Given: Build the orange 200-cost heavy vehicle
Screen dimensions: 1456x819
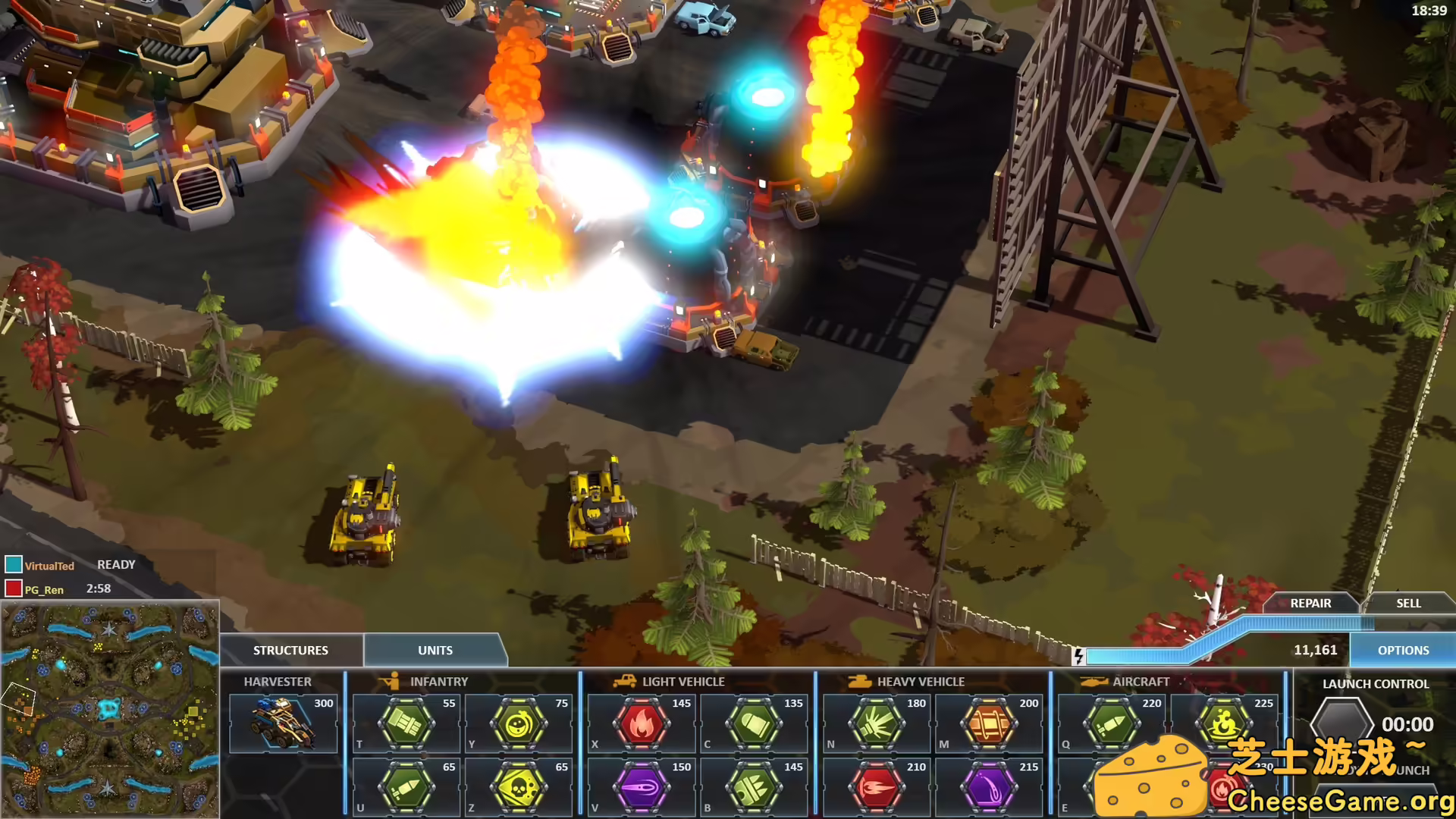Looking at the screenshot, I should 989,723.
